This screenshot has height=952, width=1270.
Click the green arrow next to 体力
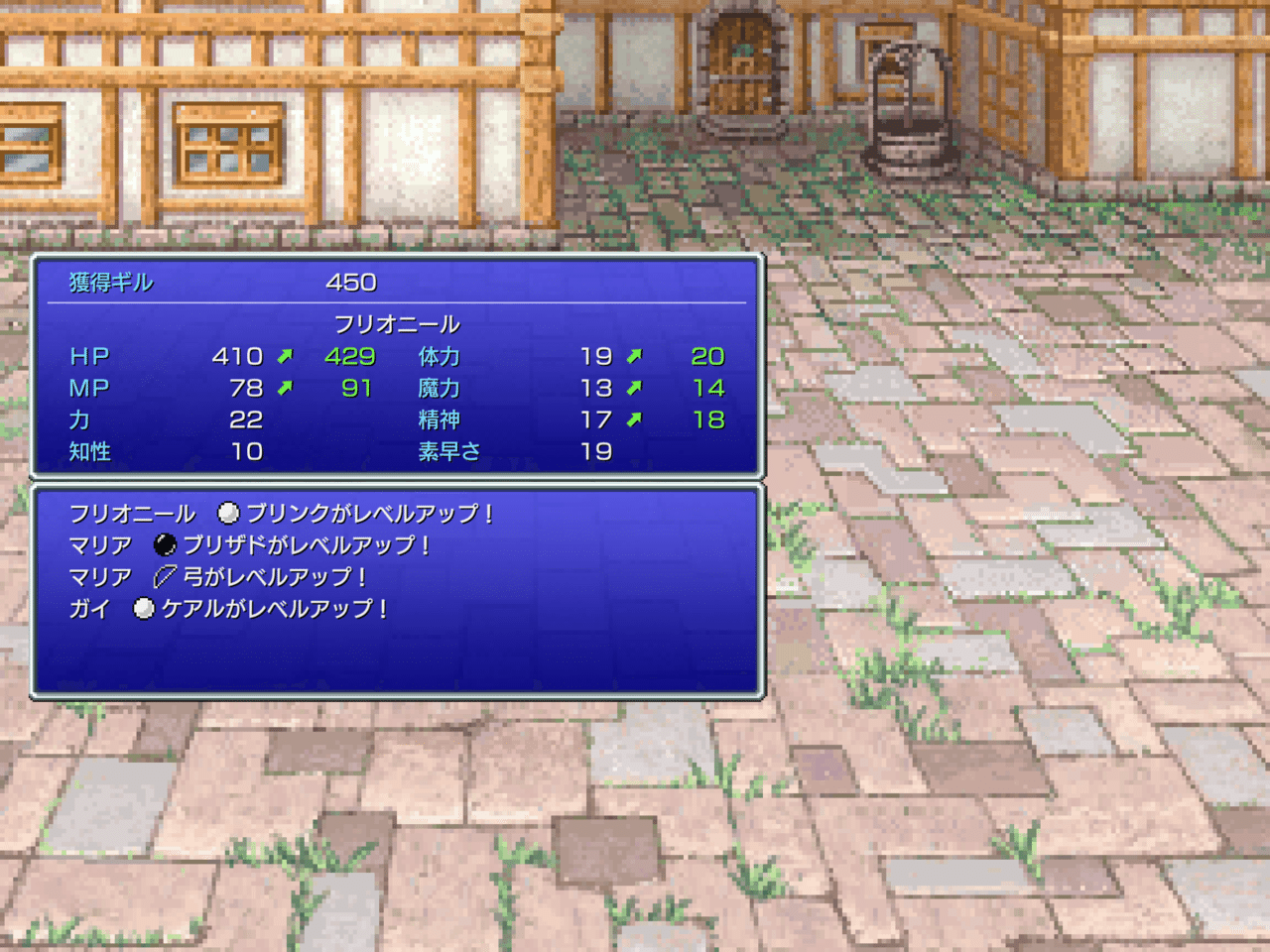click(636, 355)
